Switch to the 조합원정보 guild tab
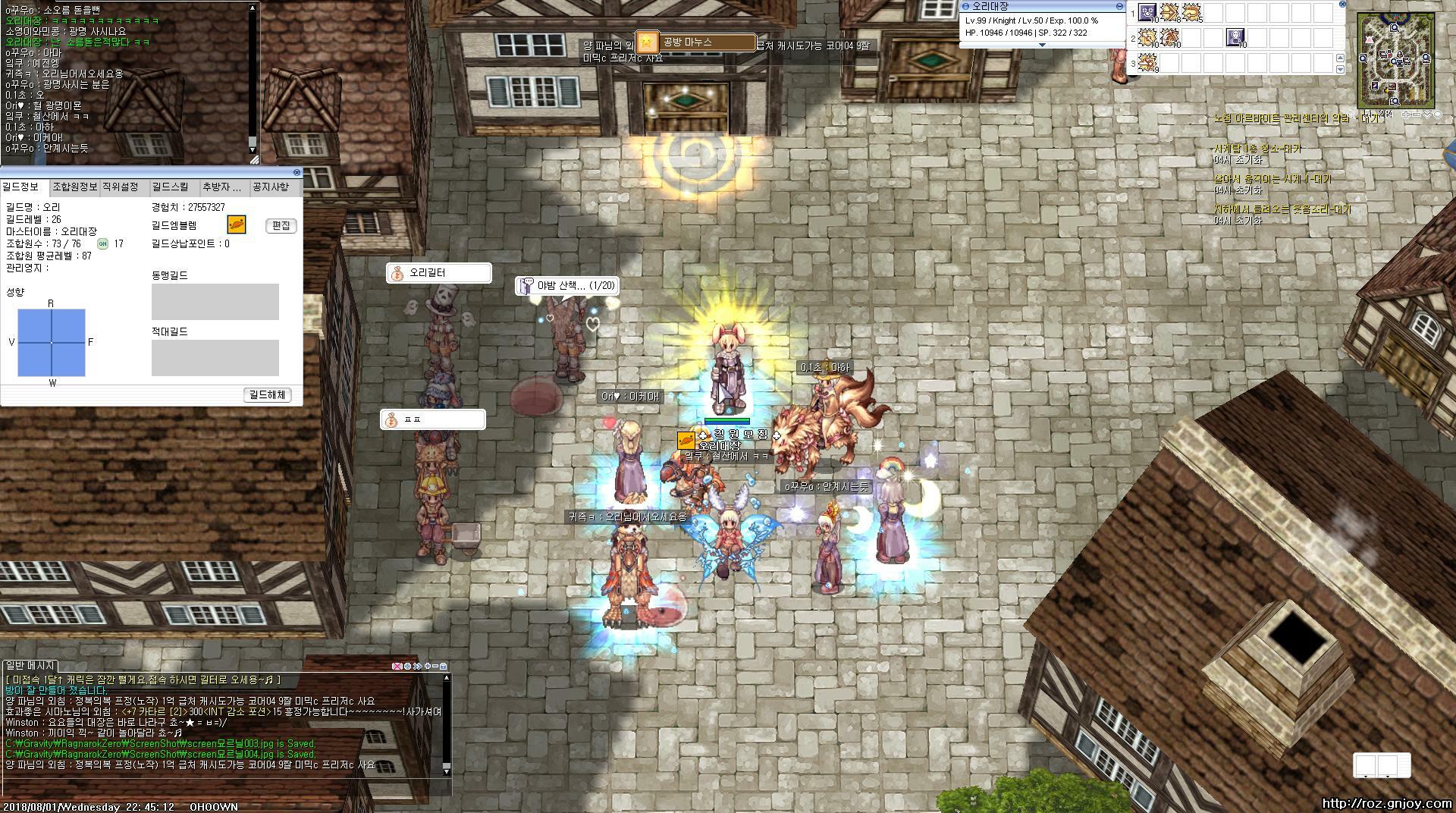The height and width of the screenshot is (813, 1456). point(74,187)
